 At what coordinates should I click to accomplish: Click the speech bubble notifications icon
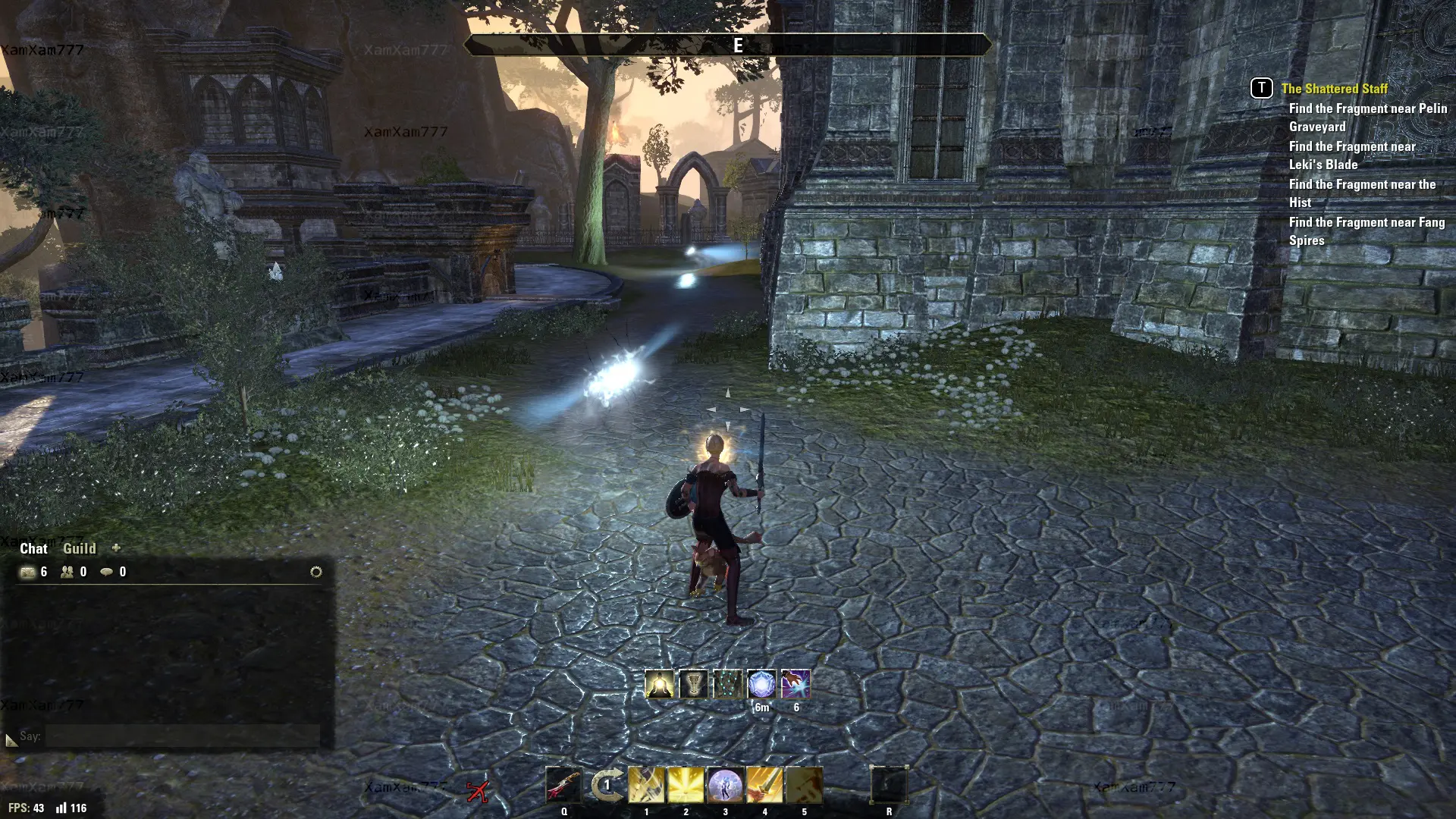(107, 572)
